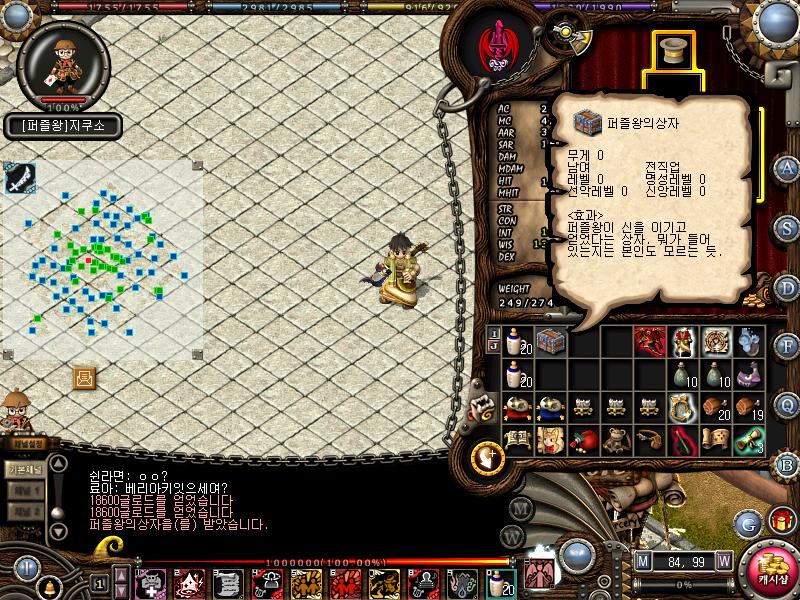Screen dimensions: 800x600
Task: Click the round Q button
Action: coord(787,404)
